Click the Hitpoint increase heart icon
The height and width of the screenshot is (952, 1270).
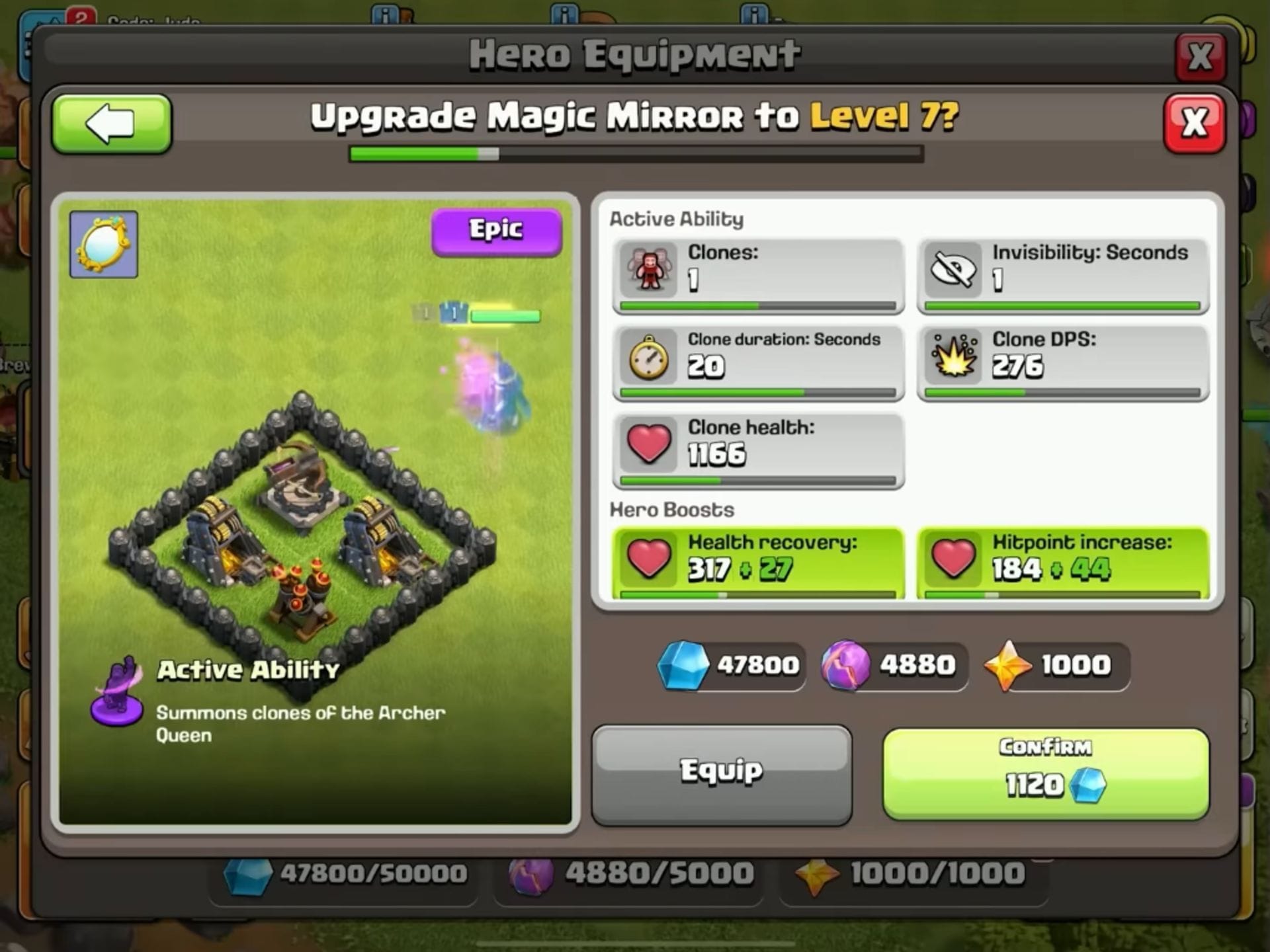point(952,559)
